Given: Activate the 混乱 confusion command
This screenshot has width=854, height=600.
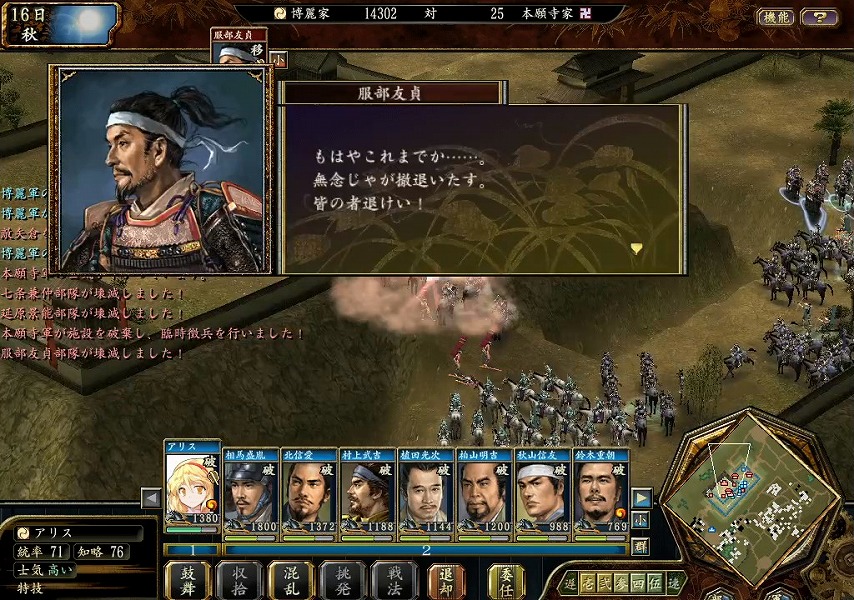Looking at the screenshot, I should tap(292, 580).
